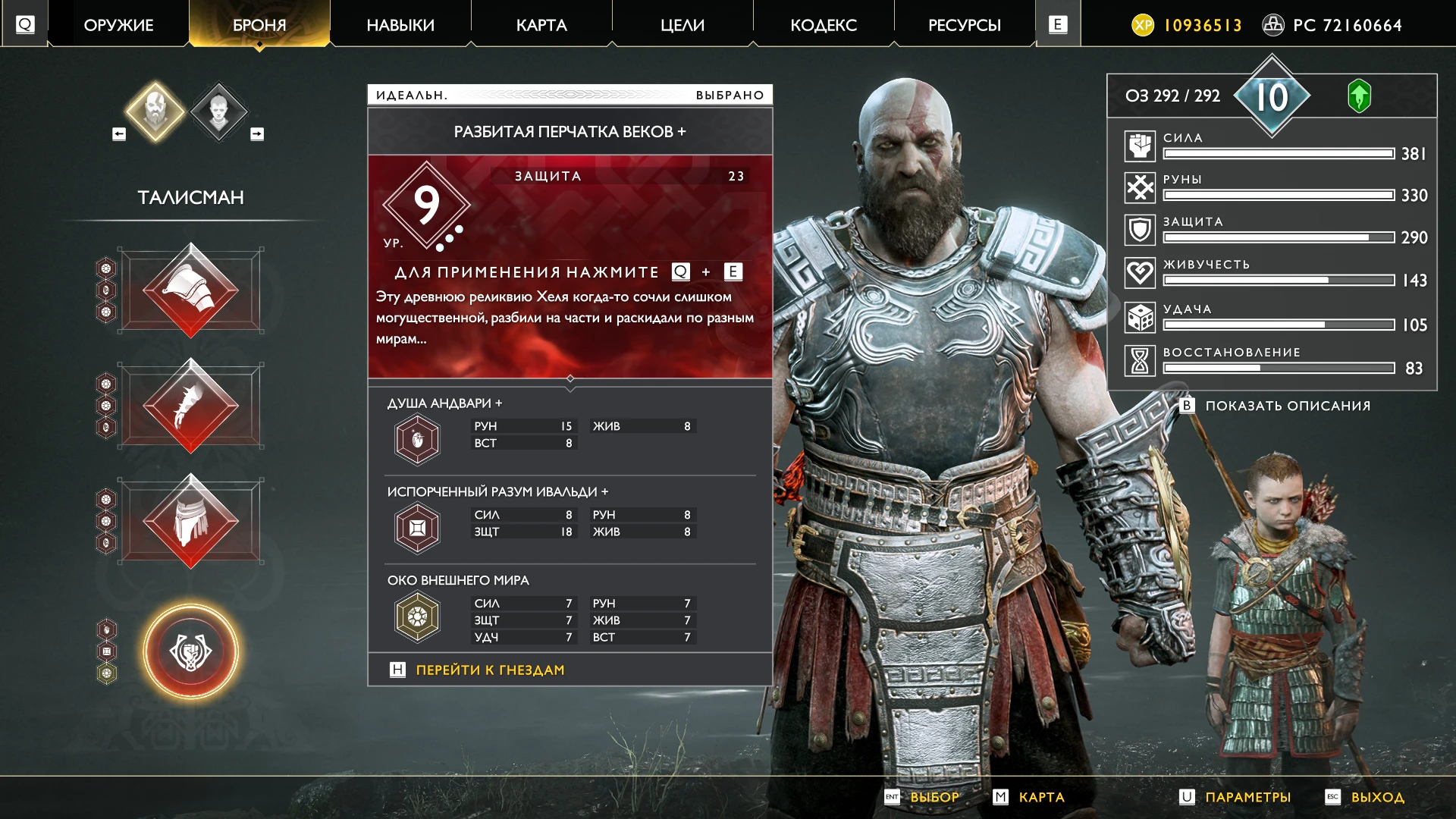This screenshot has height=819, width=1456.
Task: Open the КОДЕКС tab
Action: (823, 24)
